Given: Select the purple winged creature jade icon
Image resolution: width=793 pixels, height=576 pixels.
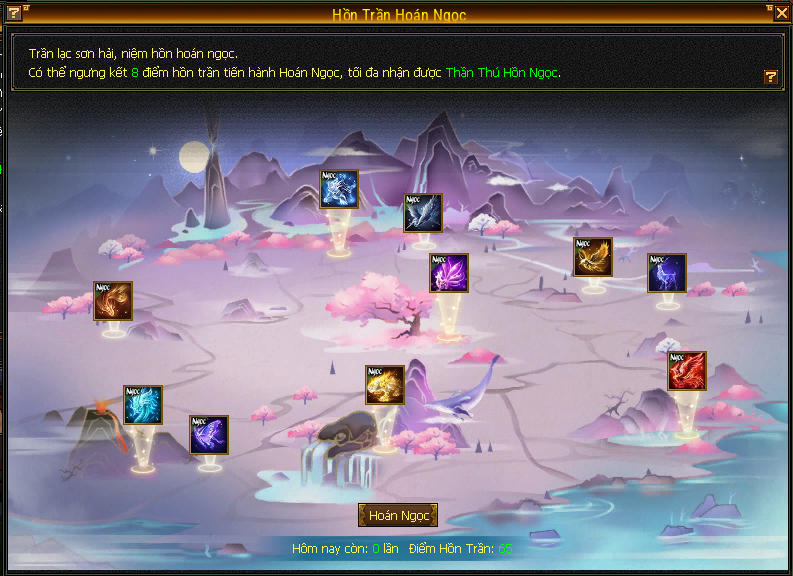Looking at the screenshot, I should click(x=449, y=273).
